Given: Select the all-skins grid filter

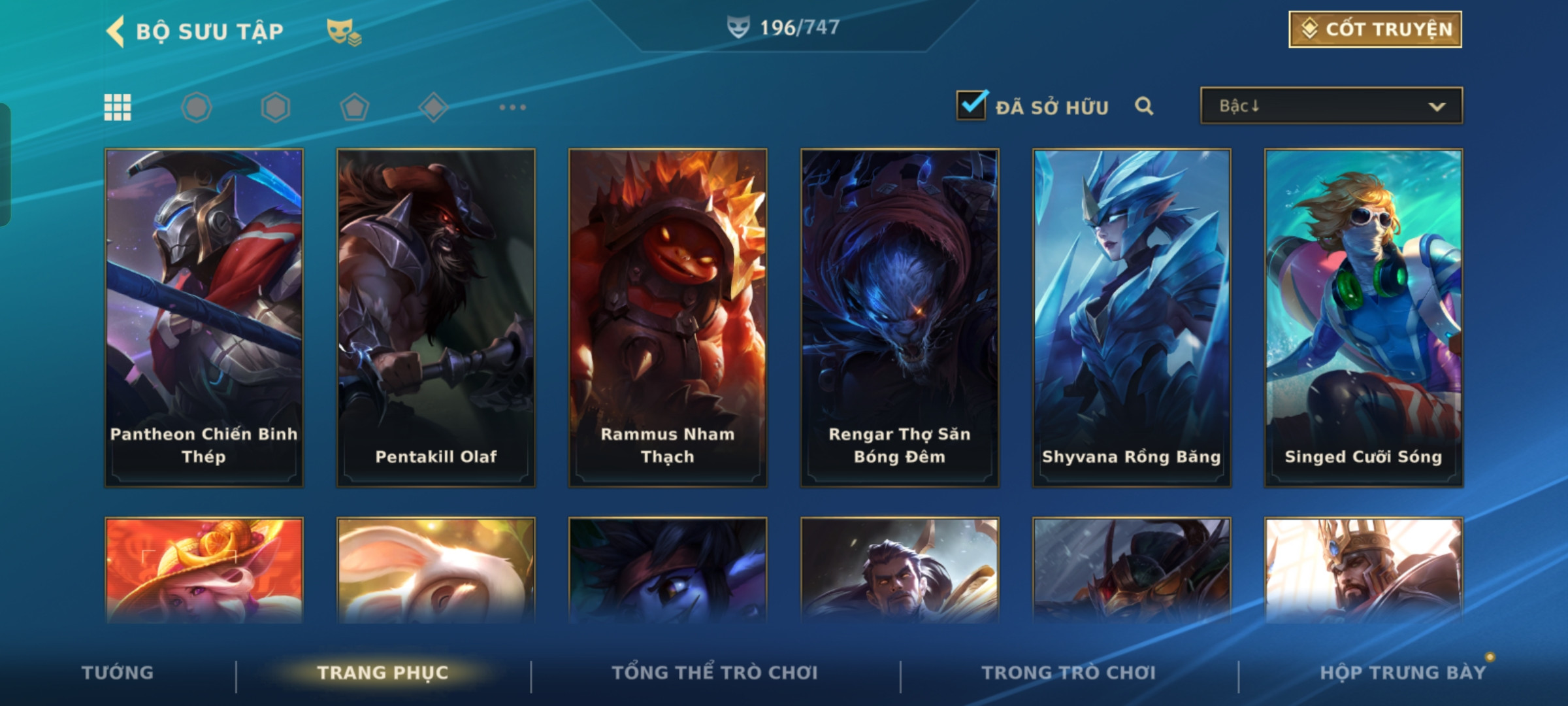Looking at the screenshot, I should [118, 107].
